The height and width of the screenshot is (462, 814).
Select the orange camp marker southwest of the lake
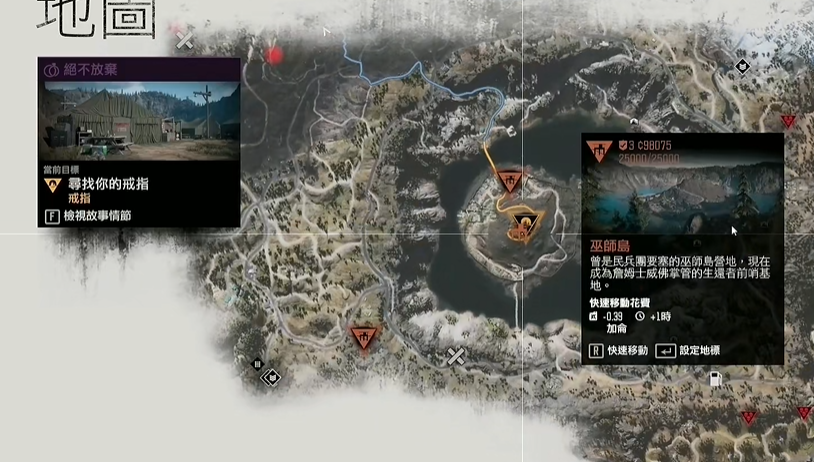click(363, 338)
